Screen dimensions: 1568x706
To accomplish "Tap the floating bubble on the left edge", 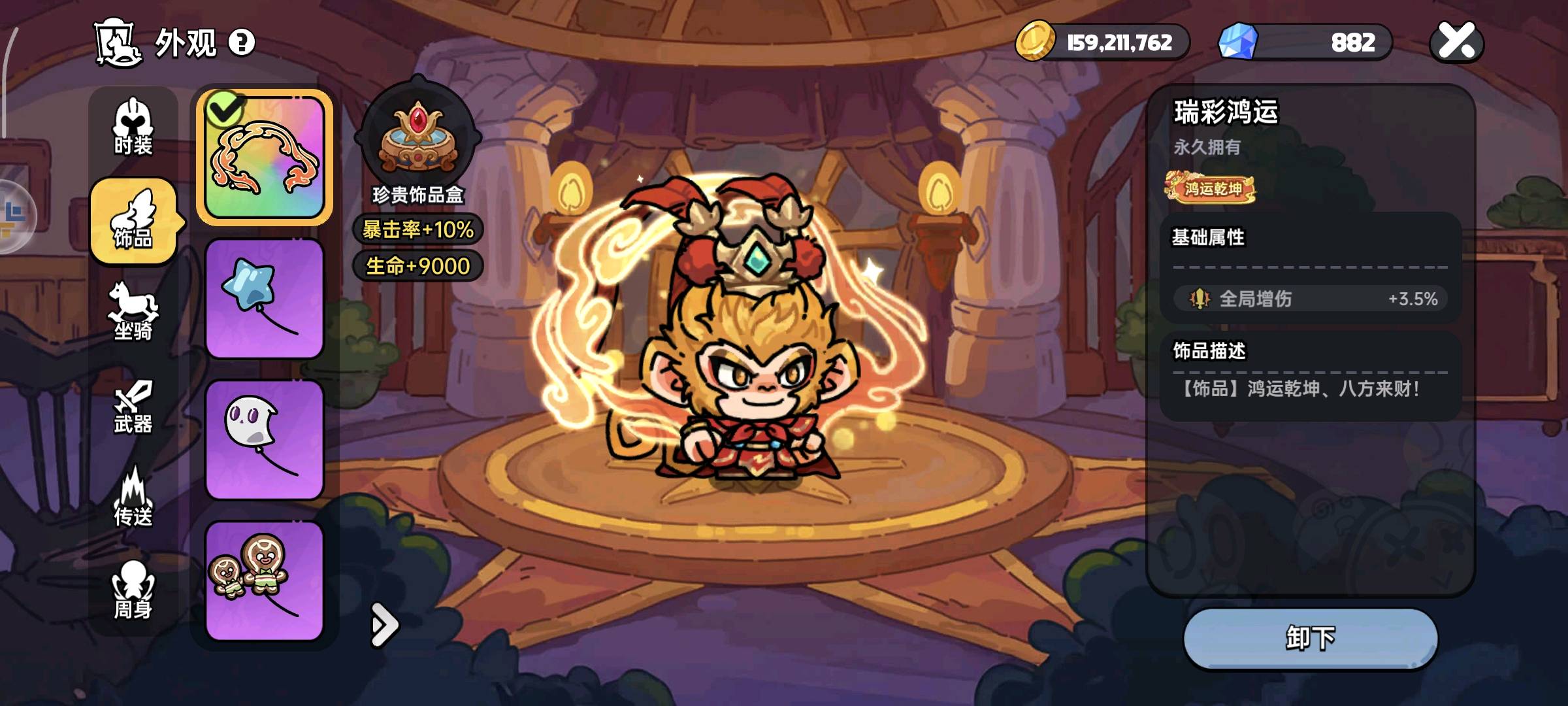I will [x=14, y=216].
